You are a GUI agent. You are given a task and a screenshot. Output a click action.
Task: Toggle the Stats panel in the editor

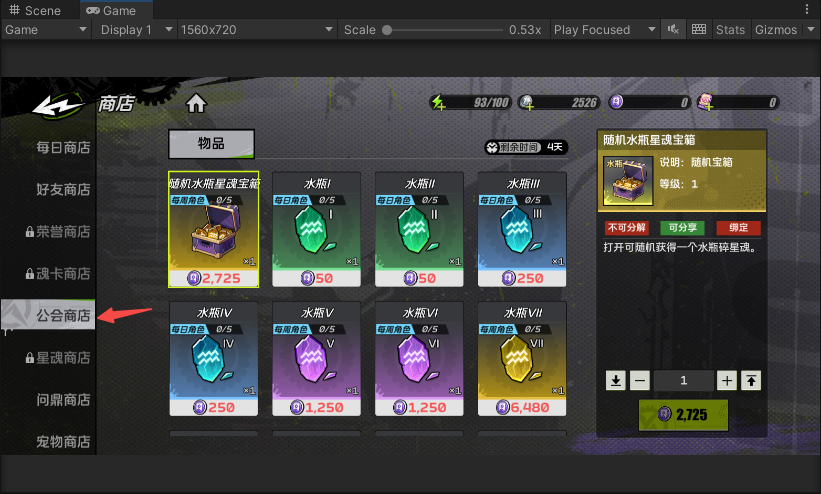(x=730, y=30)
